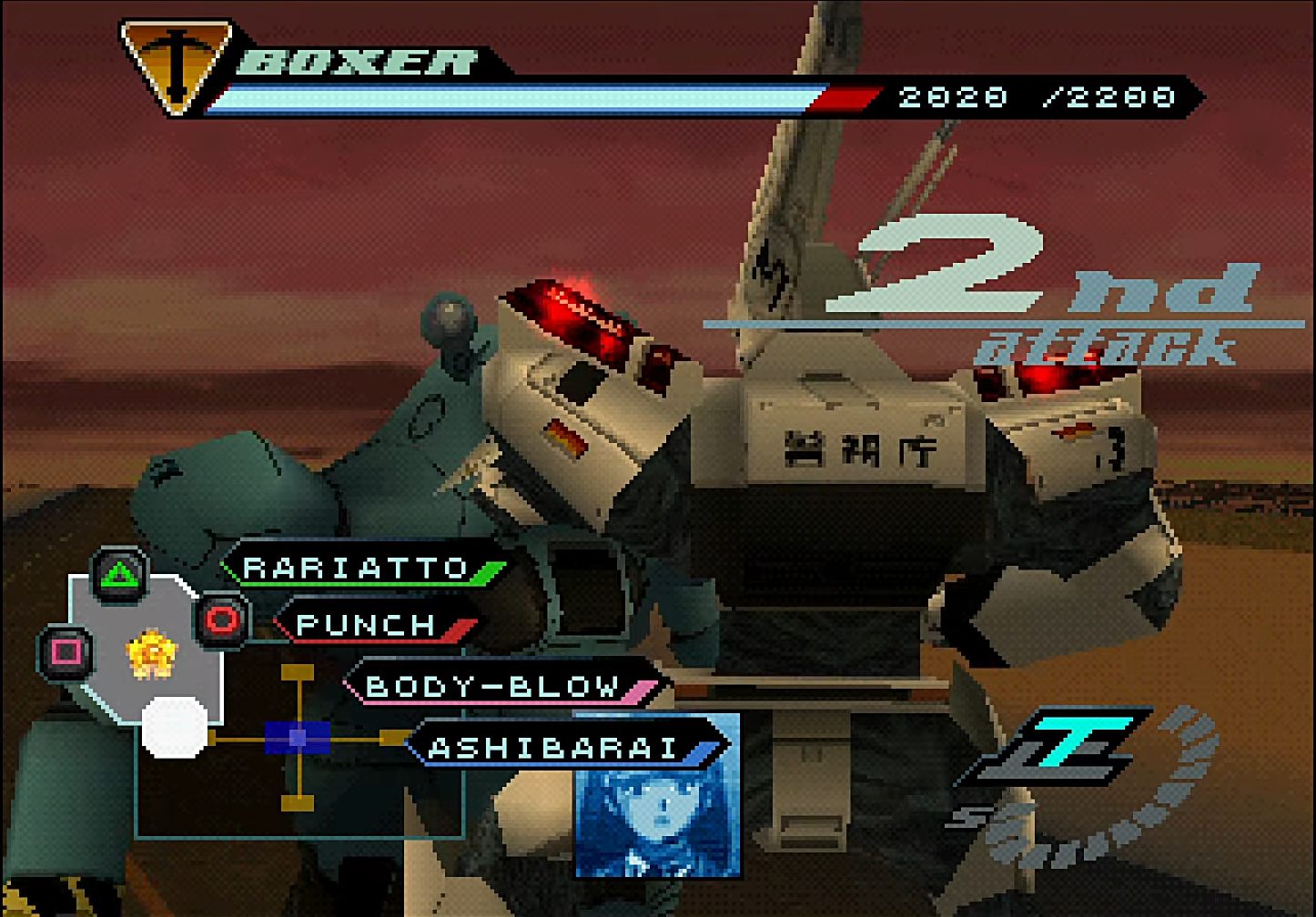Pick the BODY-BLOW attack option
Screen dimensions: 1316x917
492,686
